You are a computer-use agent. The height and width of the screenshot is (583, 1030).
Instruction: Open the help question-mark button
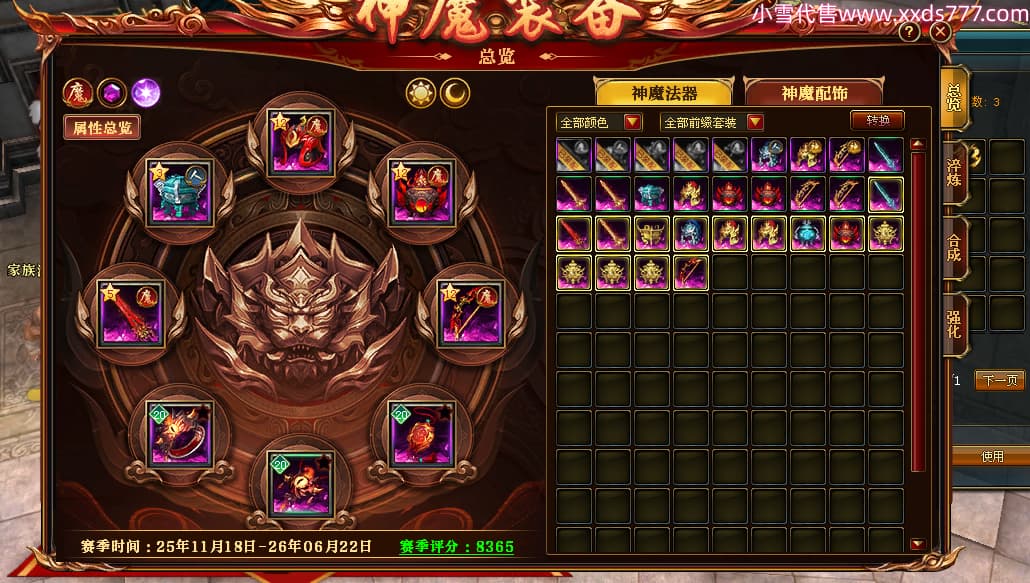[x=909, y=32]
